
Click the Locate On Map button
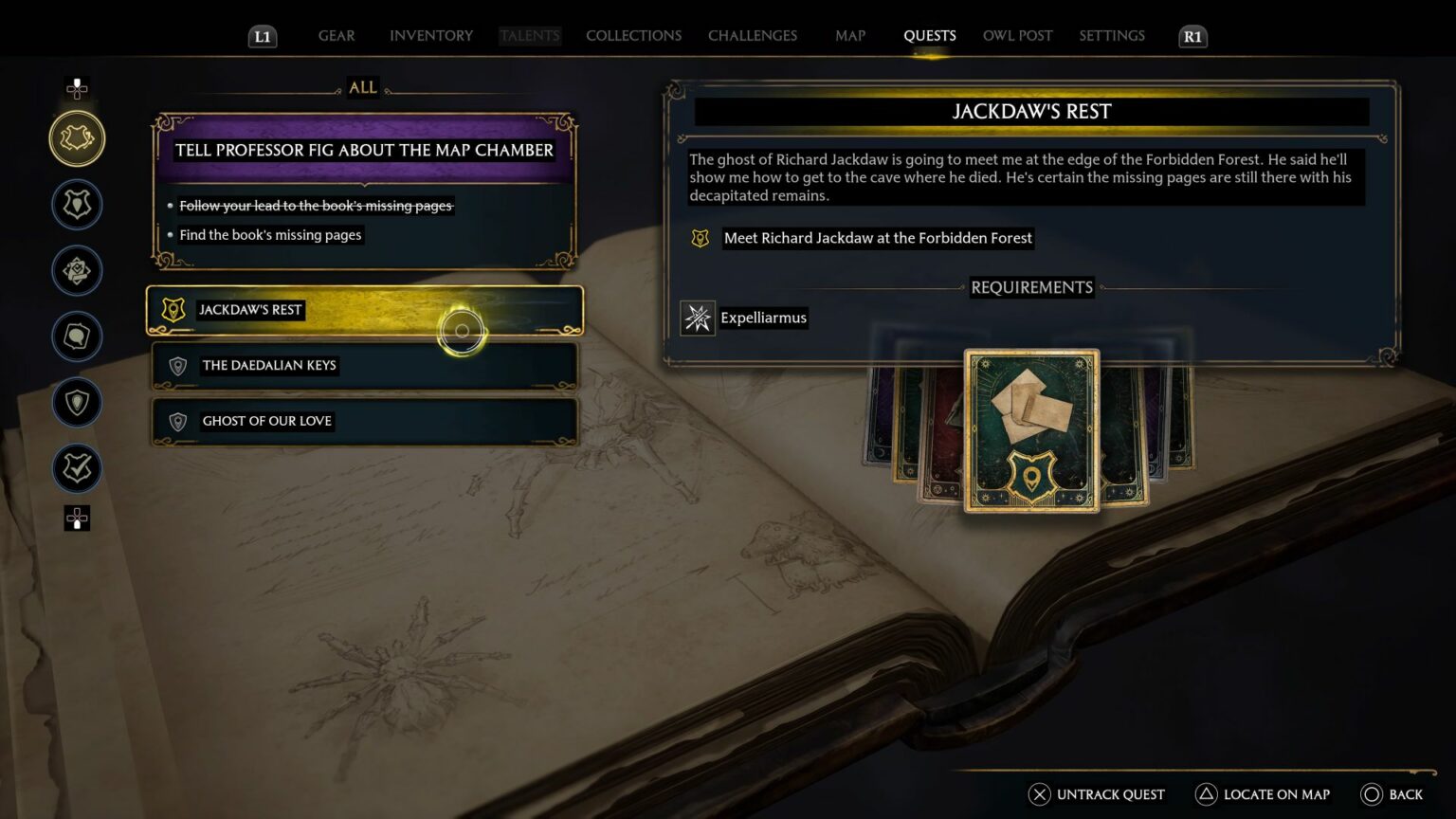[x=1262, y=794]
